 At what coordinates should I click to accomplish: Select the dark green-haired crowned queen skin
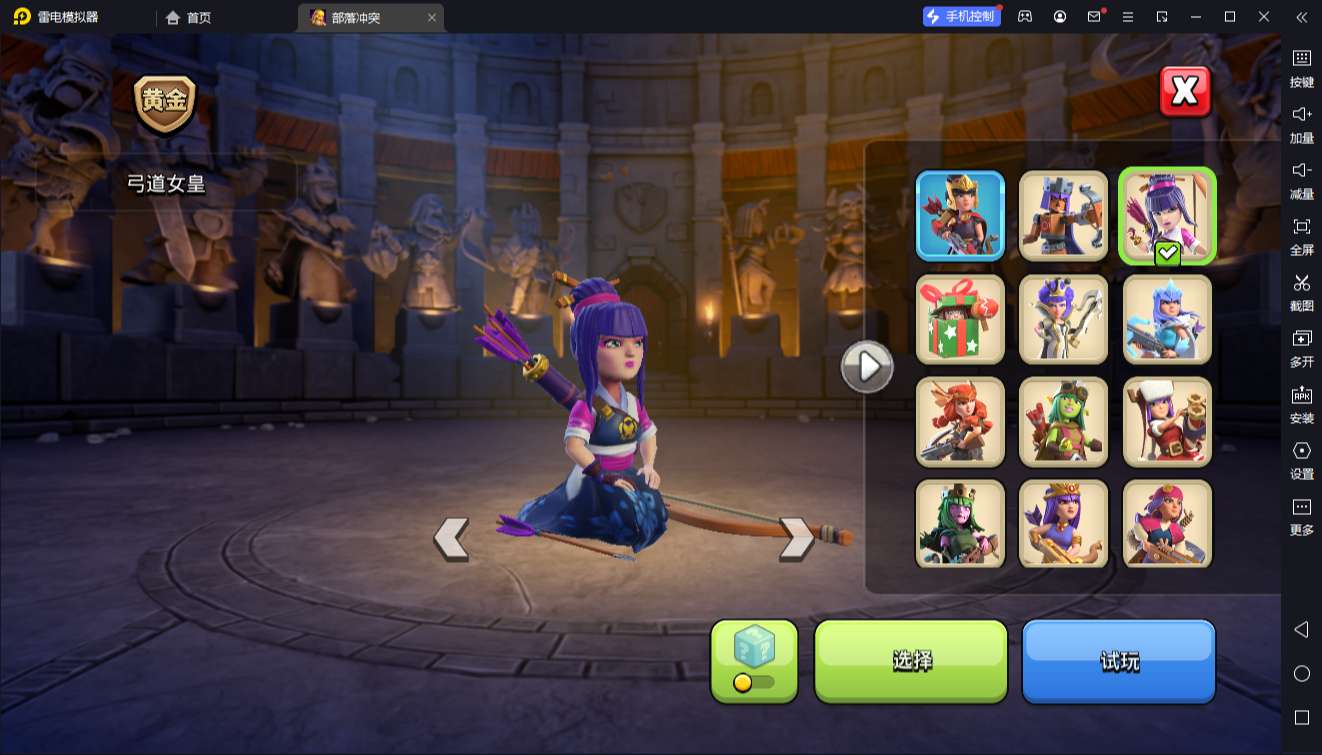coord(960,524)
